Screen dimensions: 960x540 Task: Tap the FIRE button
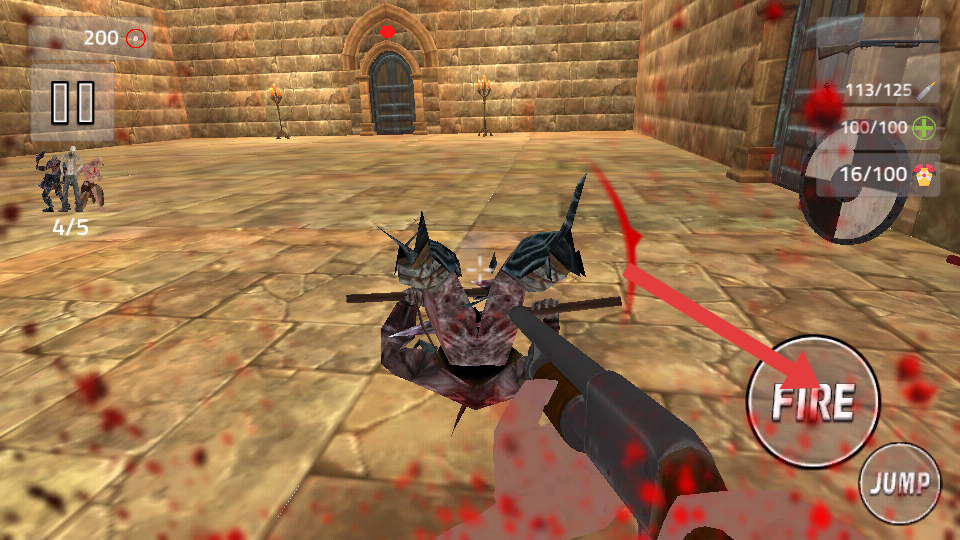[812, 401]
